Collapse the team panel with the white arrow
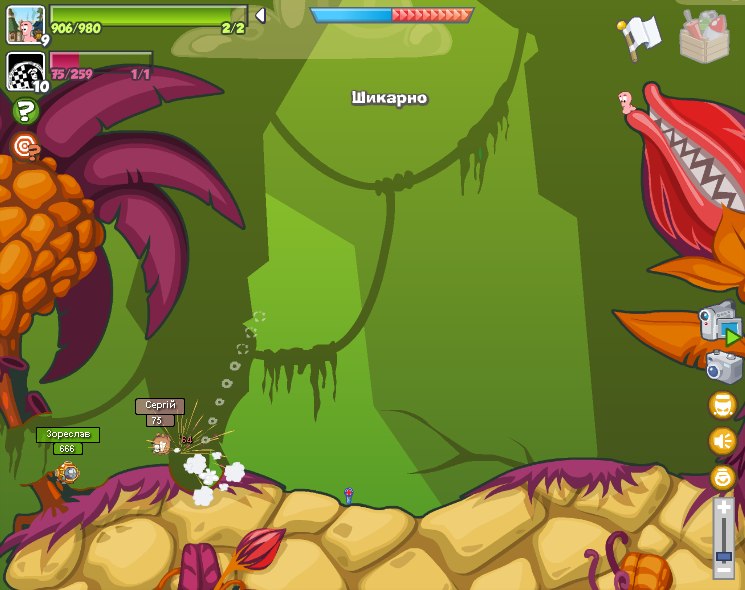This screenshot has width=745, height=590. pos(260,16)
